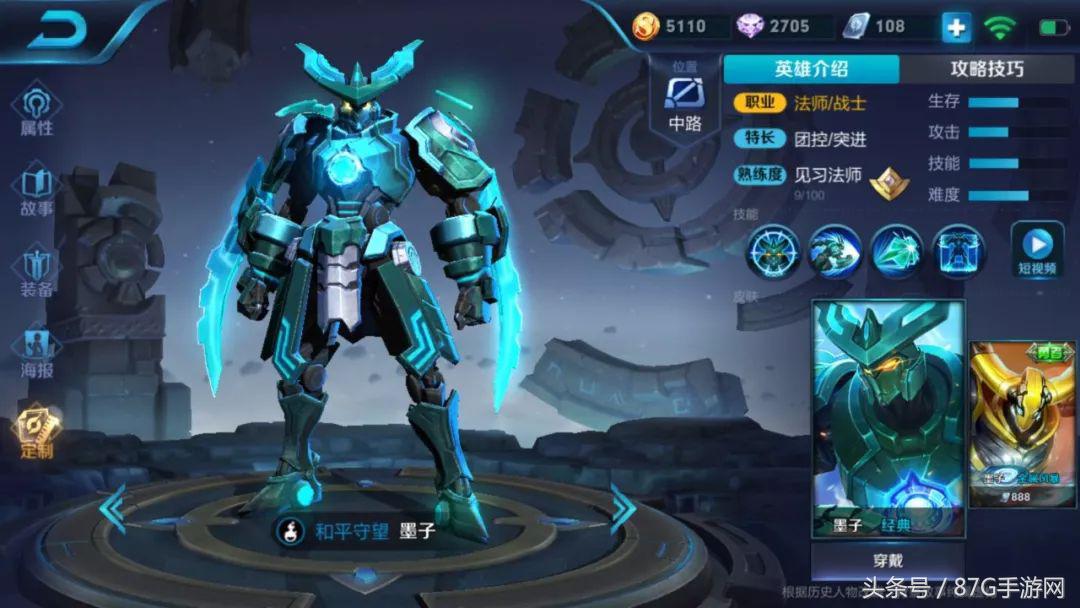Show the next hero with right arrow
Screen dimensions: 1080x608
pyautogui.click(x=623, y=508)
